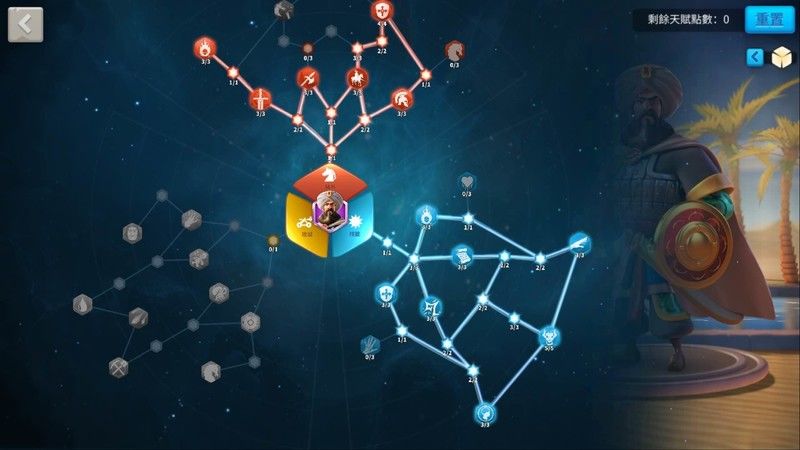Select the locked horse head talent

tap(455, 49)
